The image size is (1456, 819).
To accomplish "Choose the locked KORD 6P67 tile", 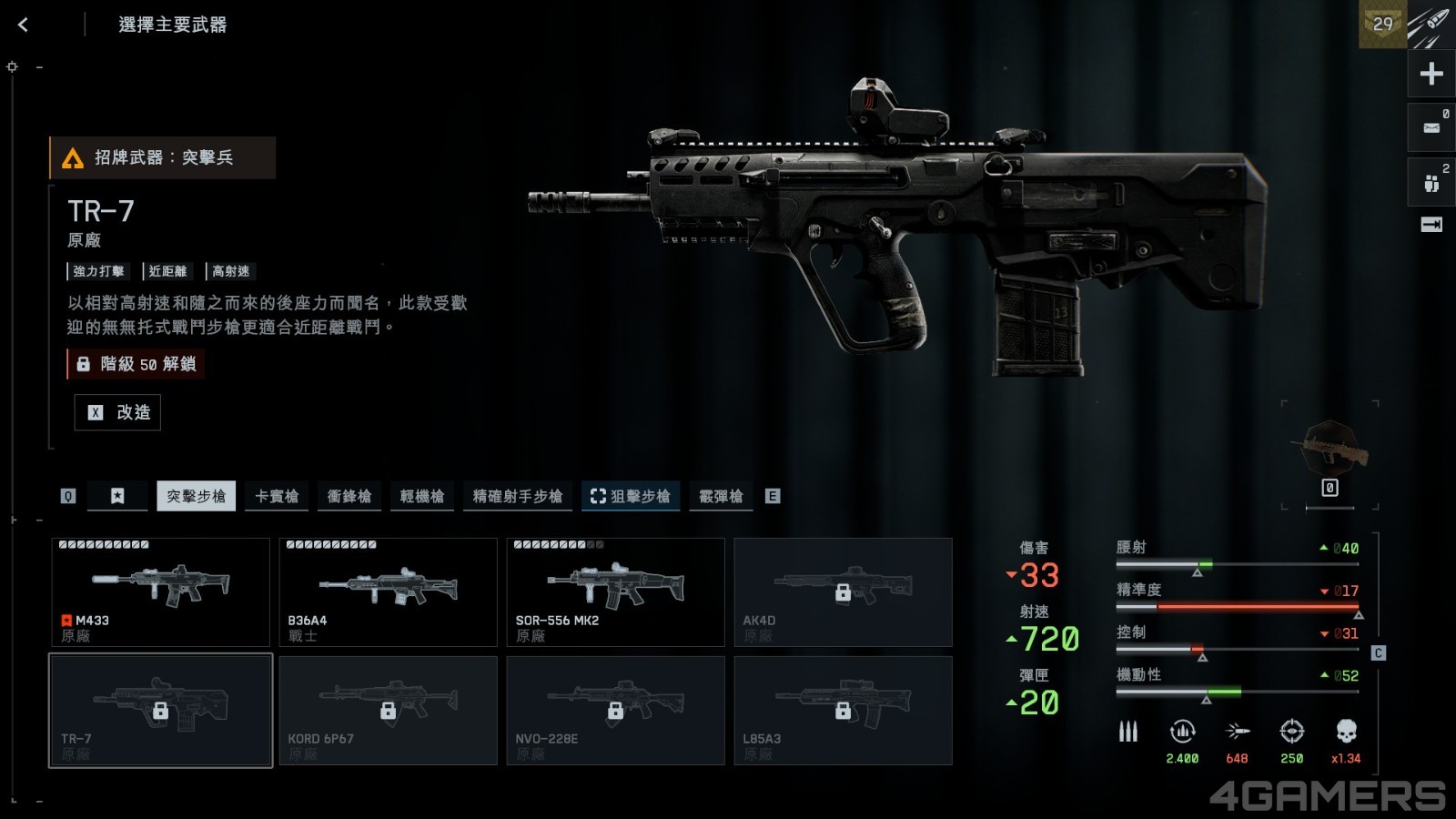I will coord(388,710).
